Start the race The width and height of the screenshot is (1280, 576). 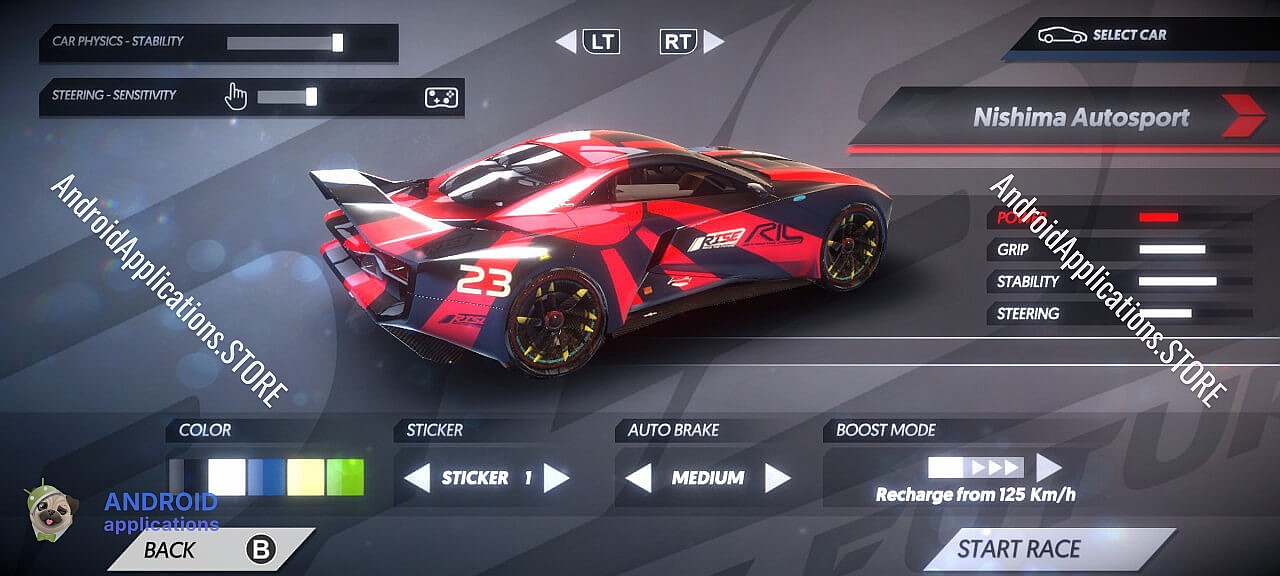1019,549
